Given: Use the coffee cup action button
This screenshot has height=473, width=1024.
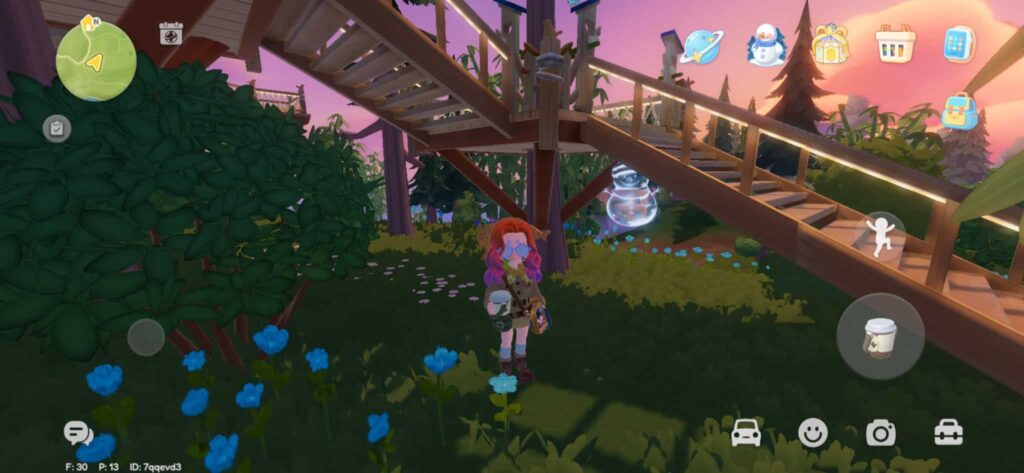Looking at the screenshot, I should (880, 336).
